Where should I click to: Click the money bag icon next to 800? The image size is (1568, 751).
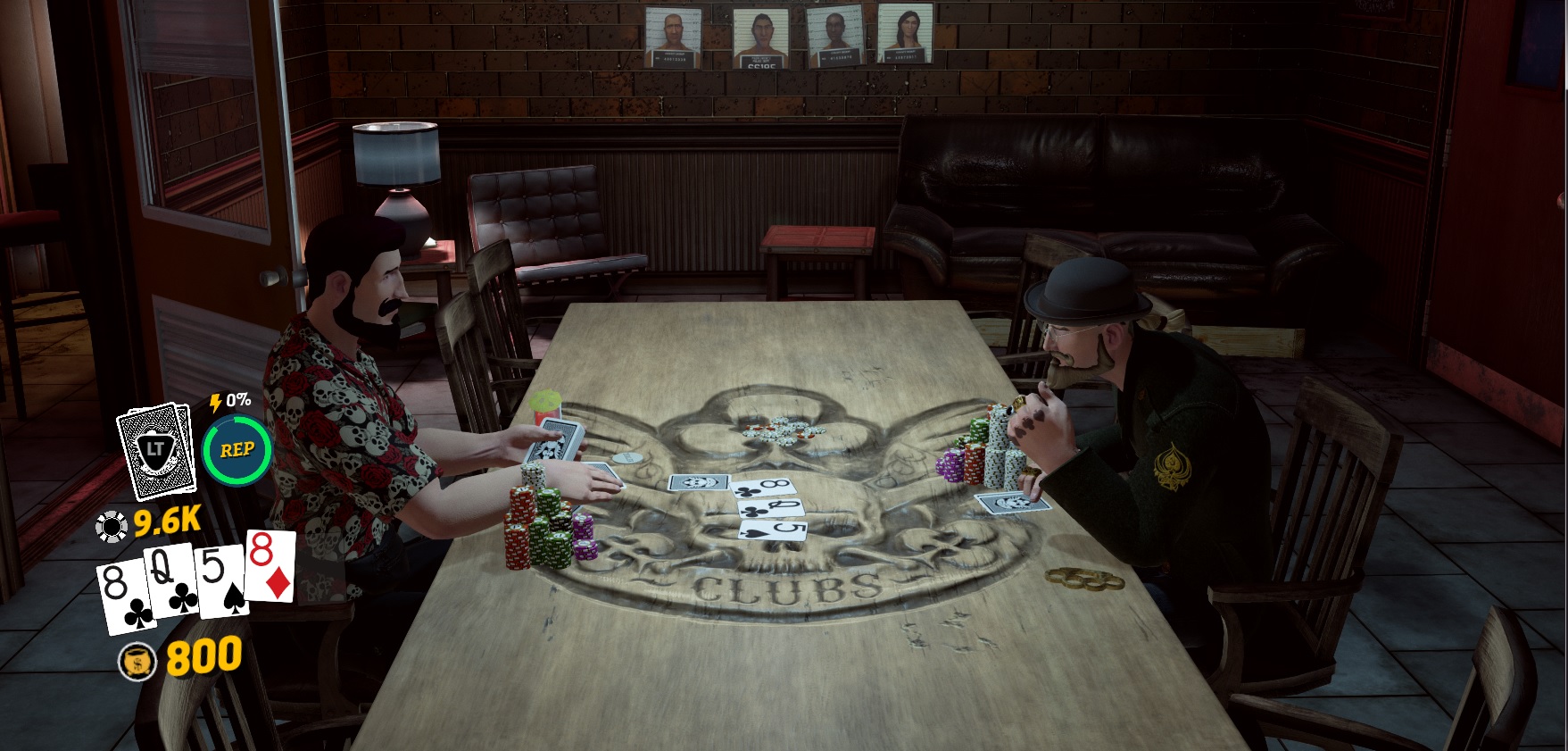coord(136,660)
